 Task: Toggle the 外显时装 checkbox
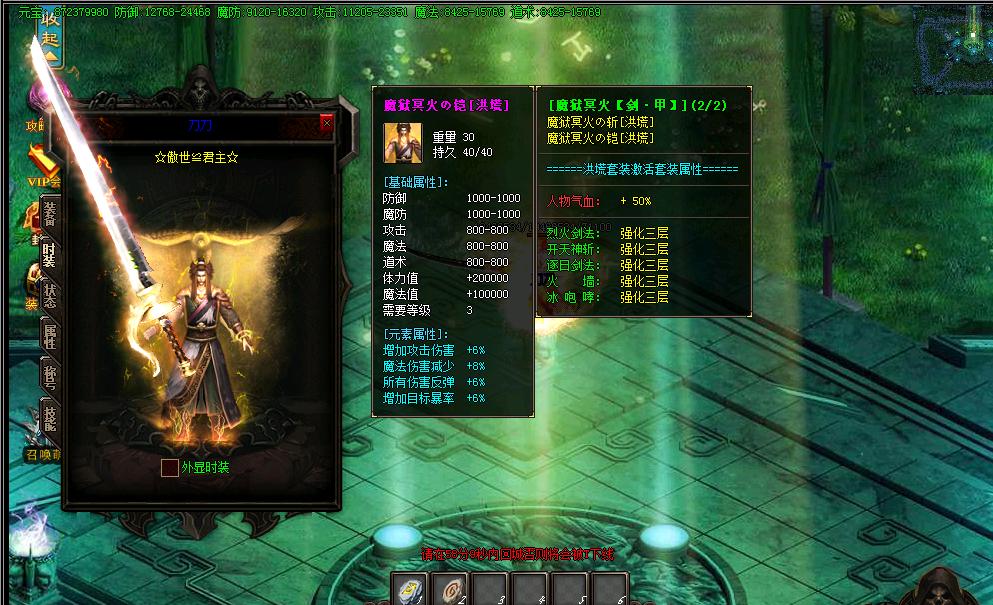(170, 467)
